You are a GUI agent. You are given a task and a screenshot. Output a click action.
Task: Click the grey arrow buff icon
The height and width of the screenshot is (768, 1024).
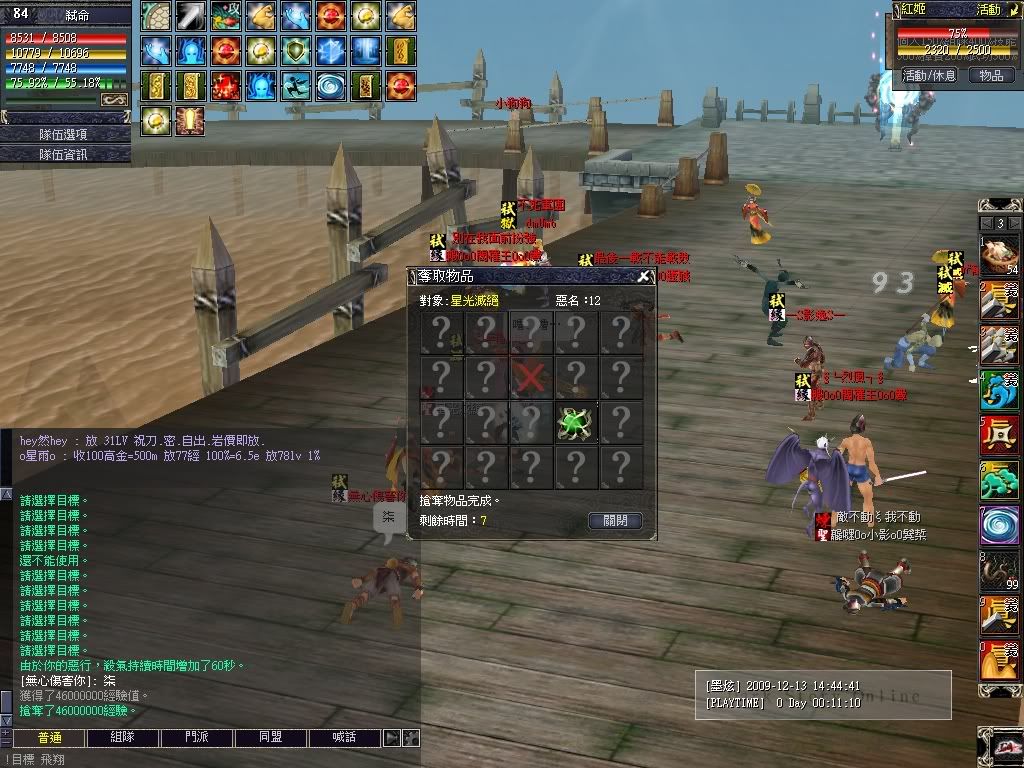tap(190, 16)
